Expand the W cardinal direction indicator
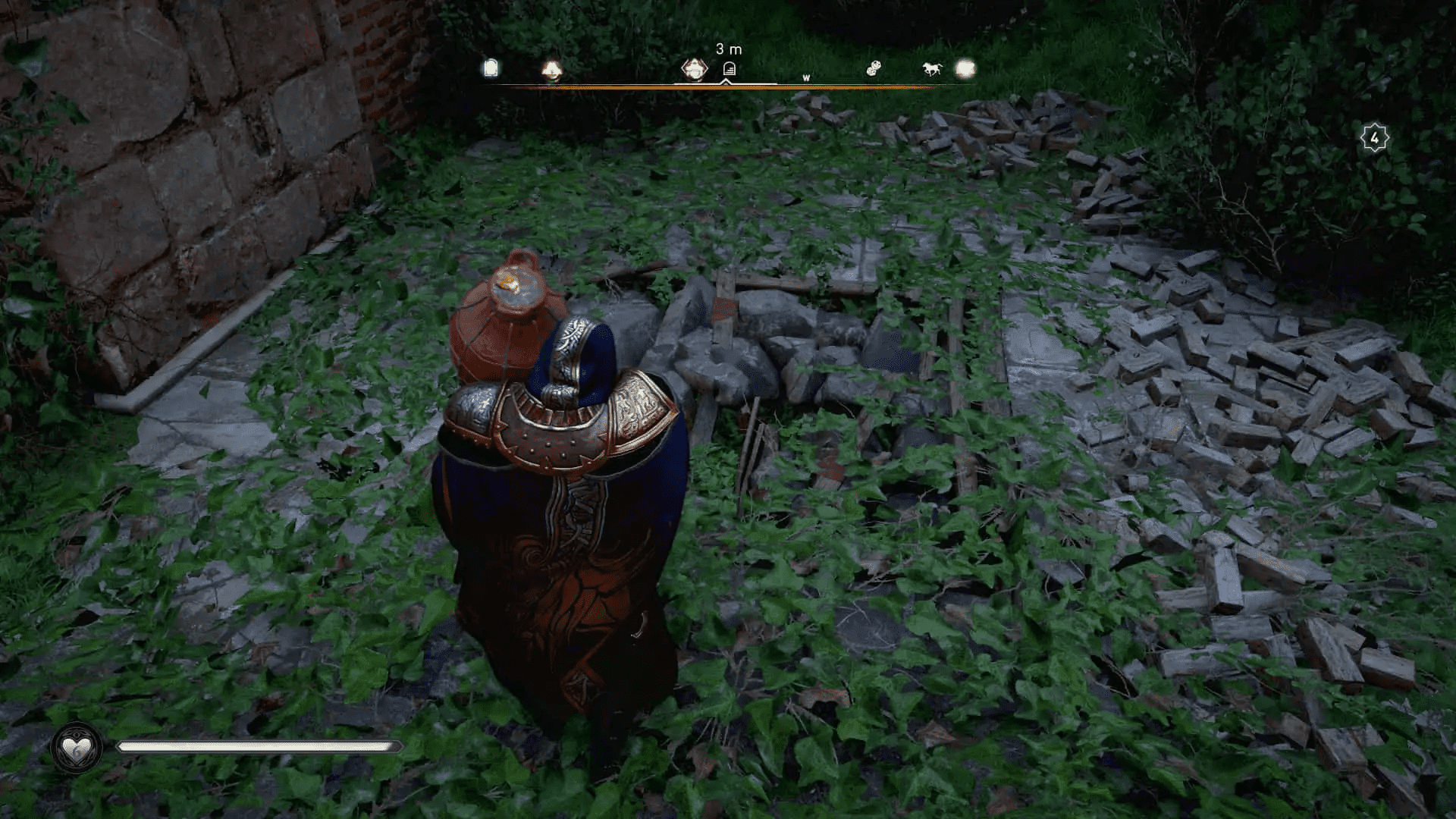Image resolution: width=1456 pixels, height=819 pixels. point(805,76)
